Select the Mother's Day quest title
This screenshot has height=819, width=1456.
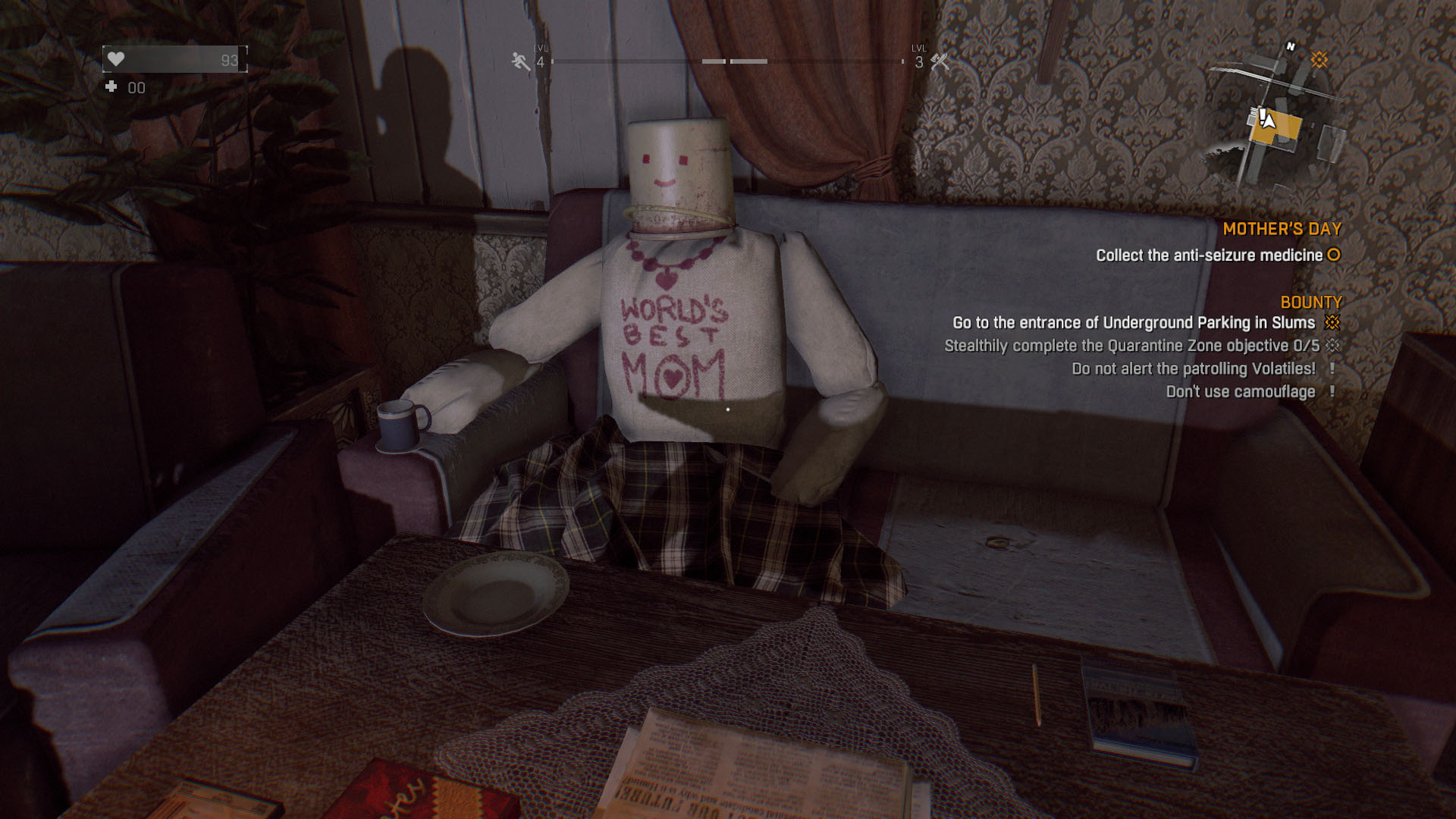tap(1282, 229)
